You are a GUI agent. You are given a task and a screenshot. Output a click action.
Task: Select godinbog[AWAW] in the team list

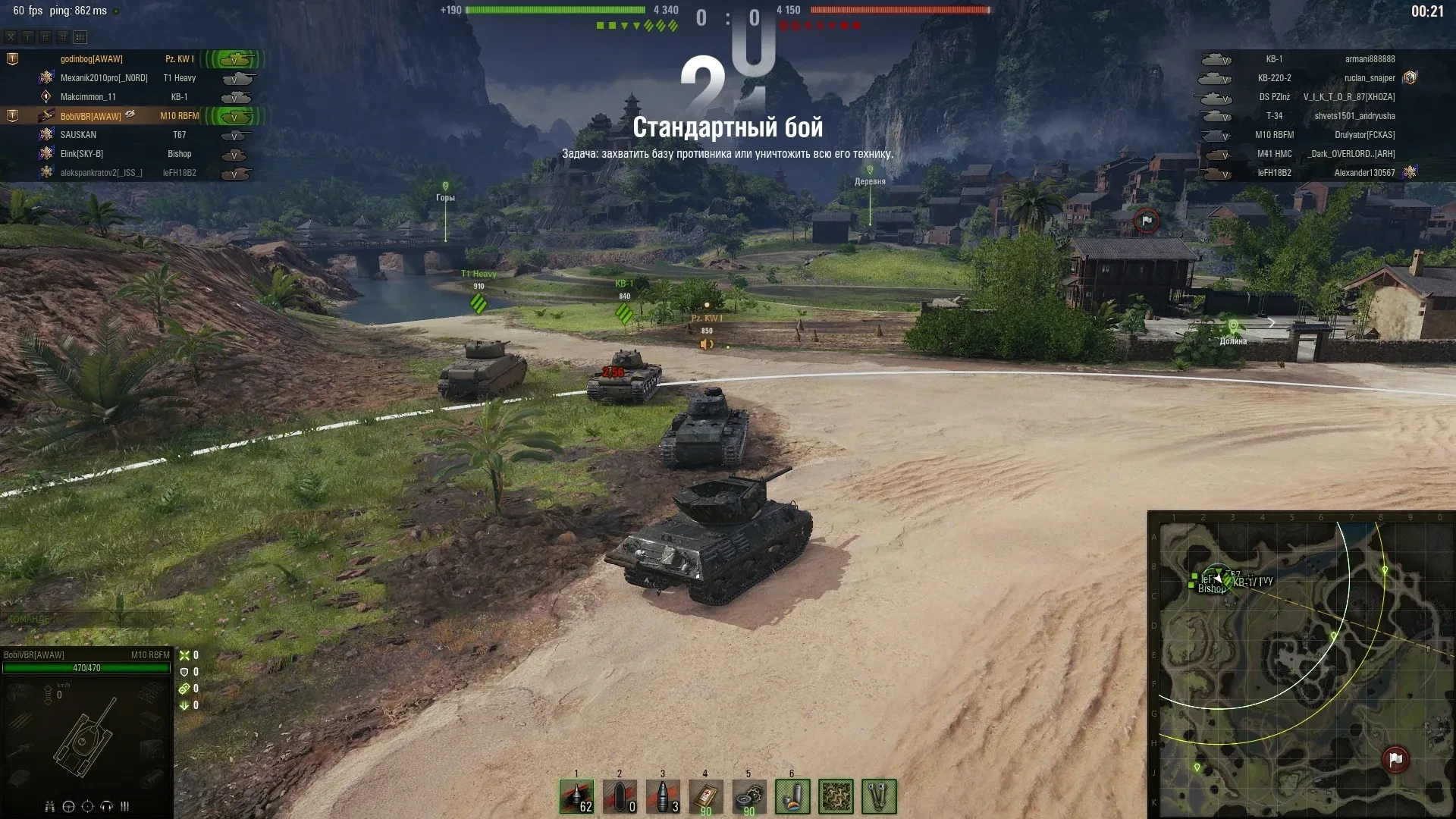tap(92, 59)
